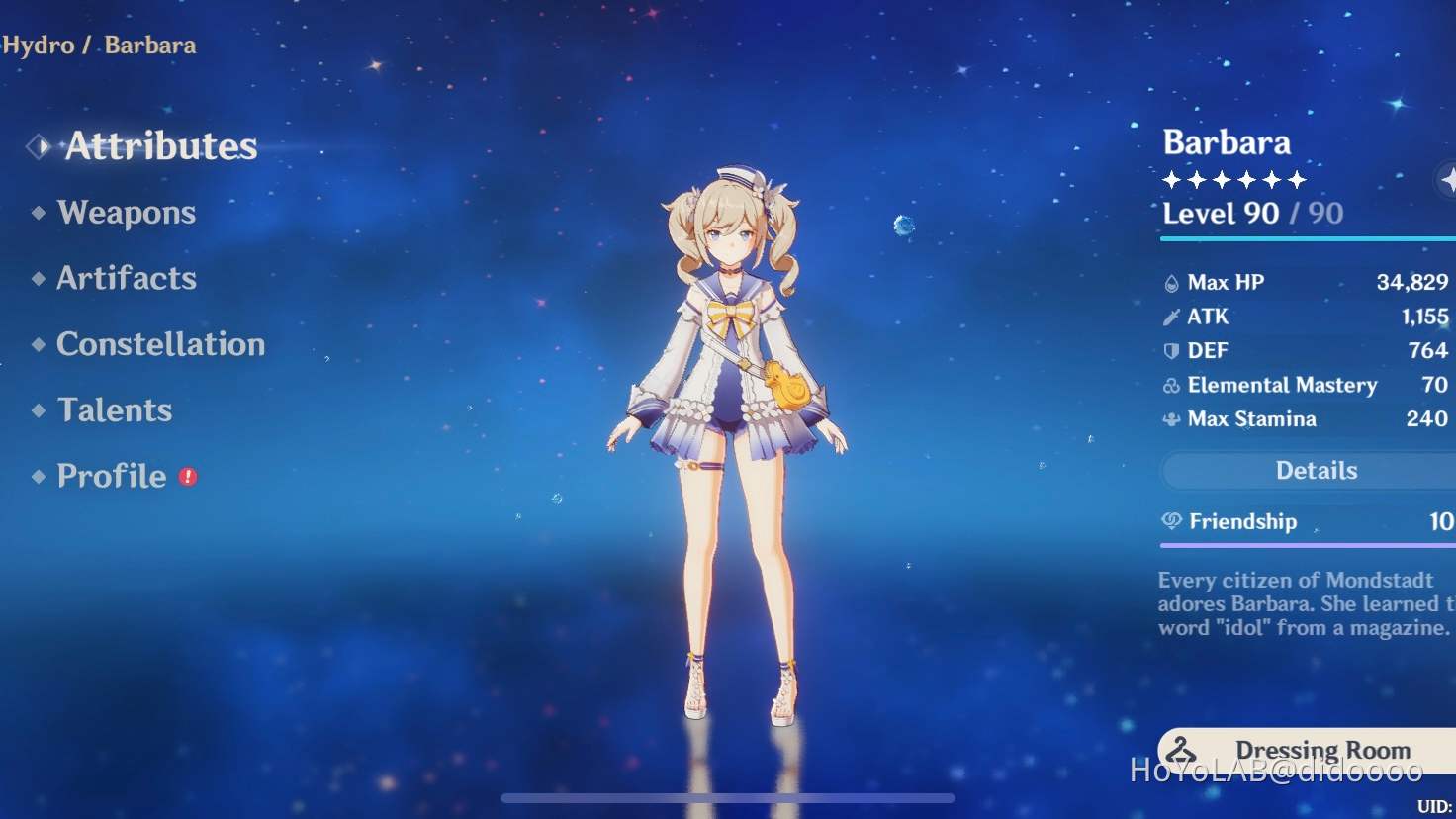
Task: Open Barbara's Profile
Action: [113, 476]
